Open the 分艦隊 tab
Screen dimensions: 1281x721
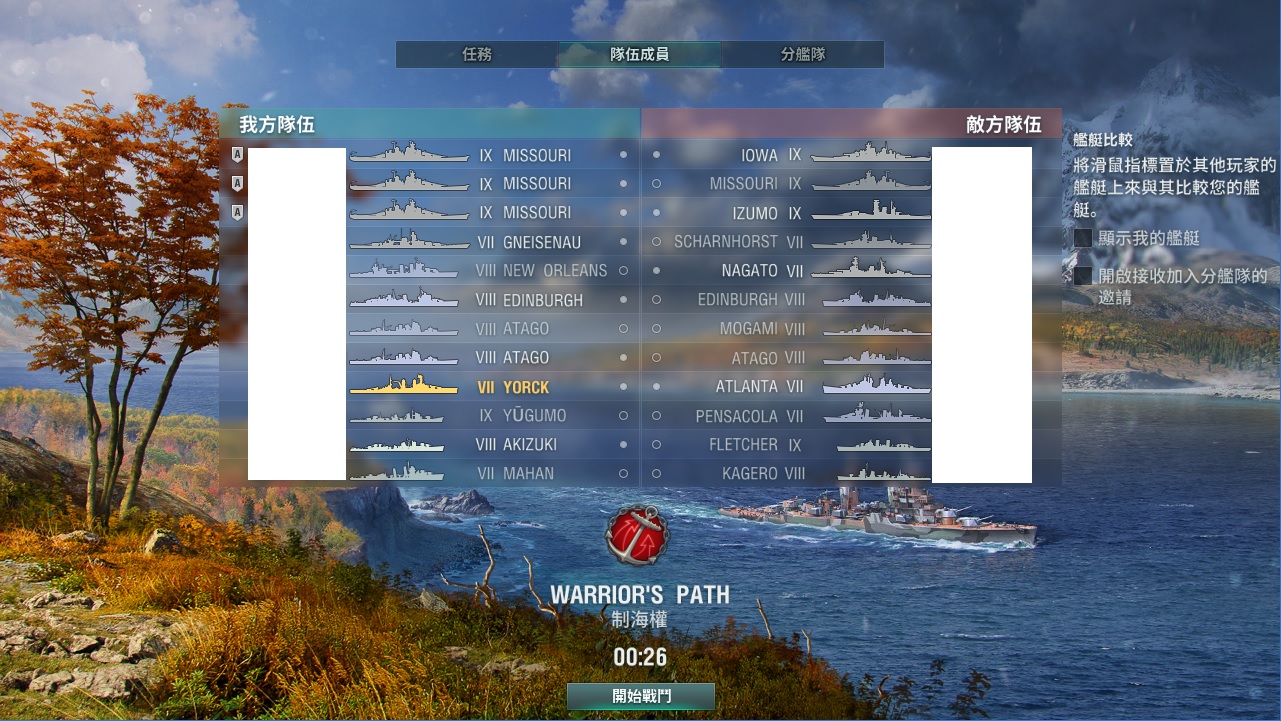click(803, 55)
